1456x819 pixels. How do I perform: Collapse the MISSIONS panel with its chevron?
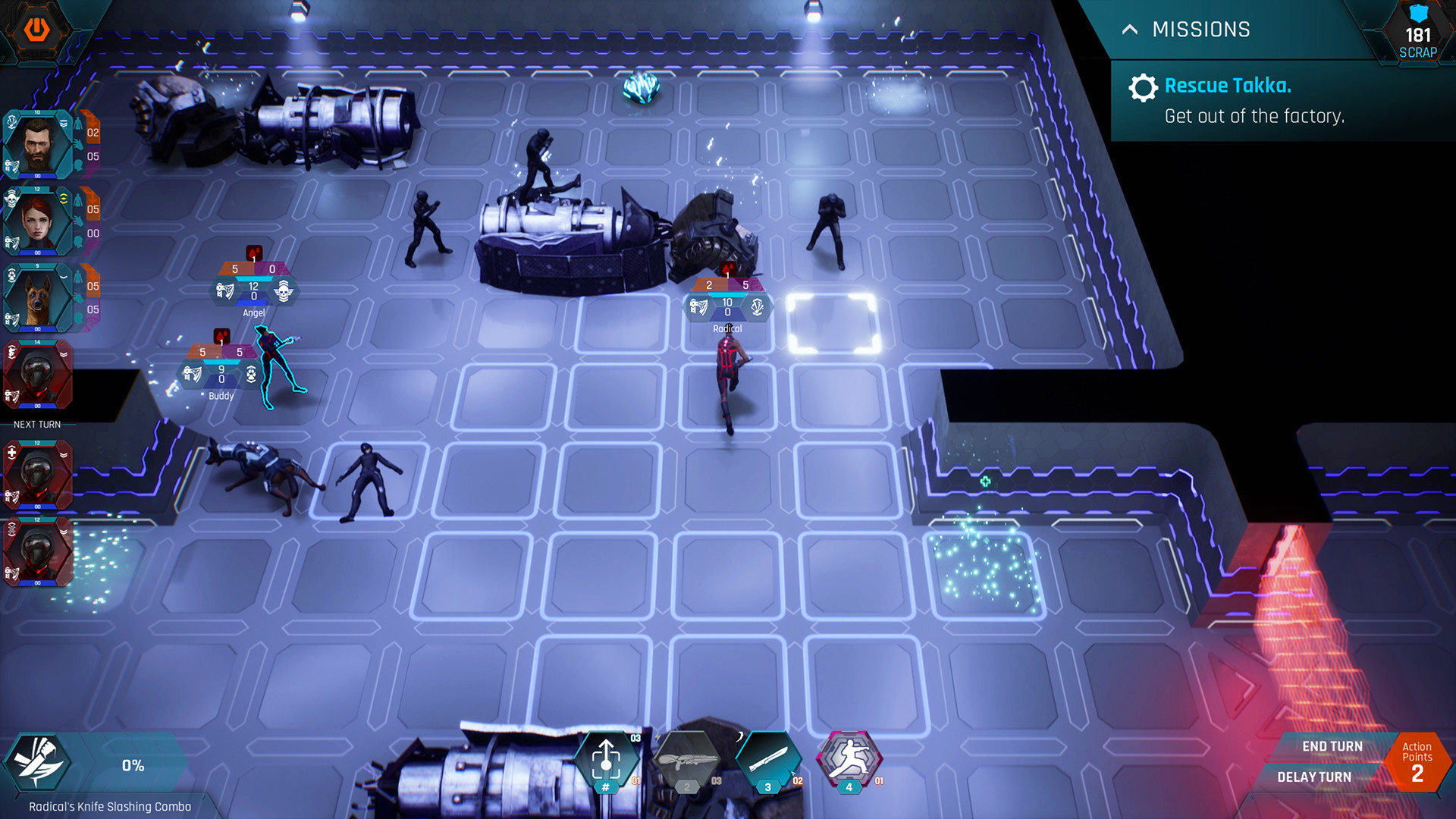[x=1129, y=30]
